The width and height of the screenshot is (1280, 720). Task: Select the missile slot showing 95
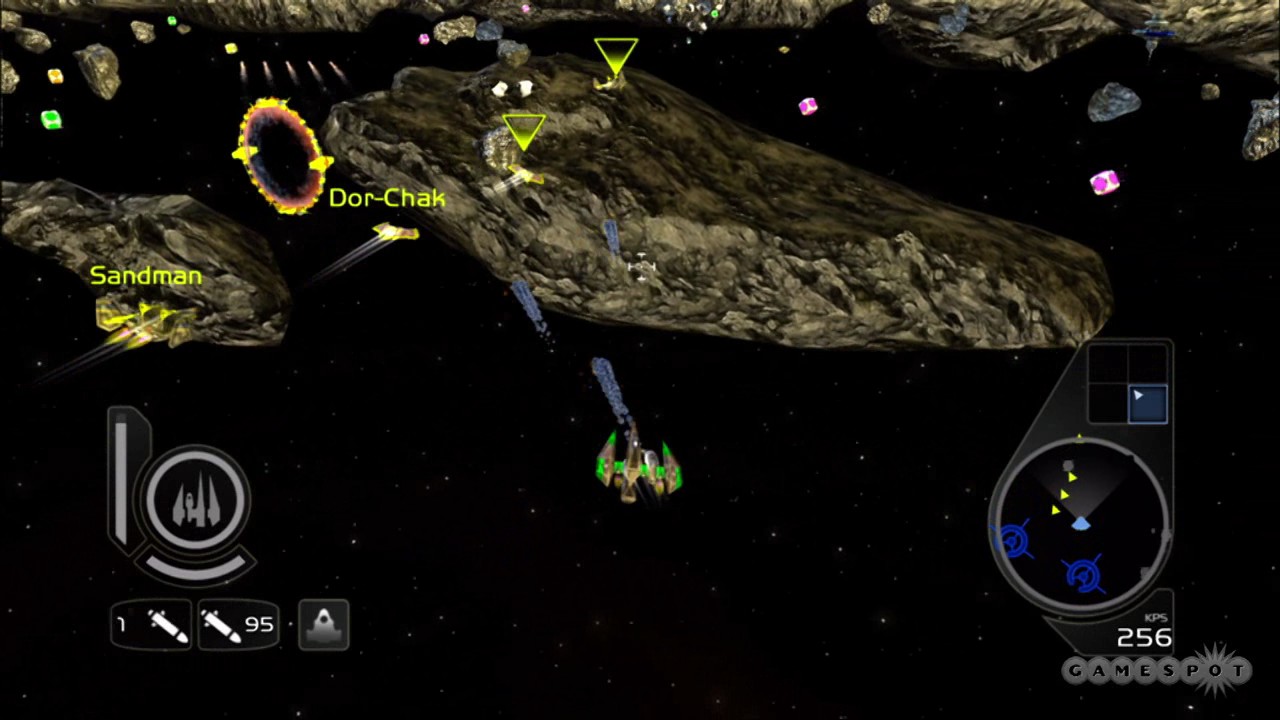point(238,626)
